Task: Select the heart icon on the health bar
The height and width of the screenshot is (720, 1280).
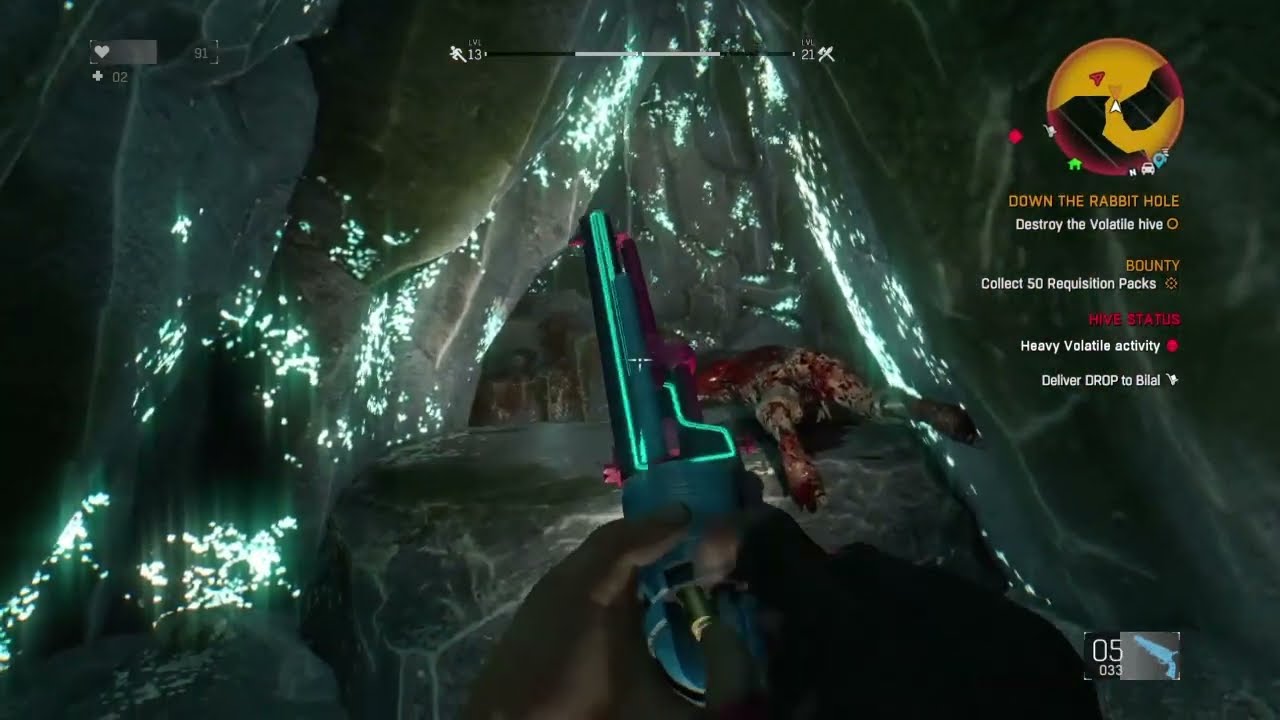Action: tap(100, 52)
